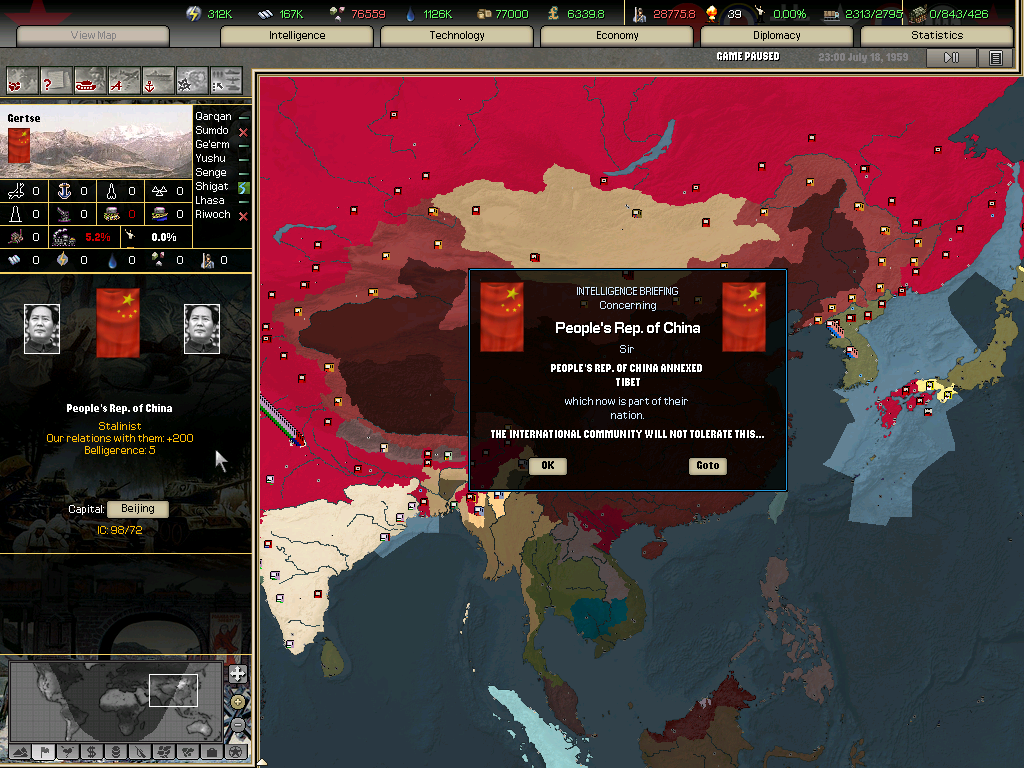Go to the annexed Tibet location
This screenshot has height=768, width=1024.
pyautogui.click(x=708, y=466)
